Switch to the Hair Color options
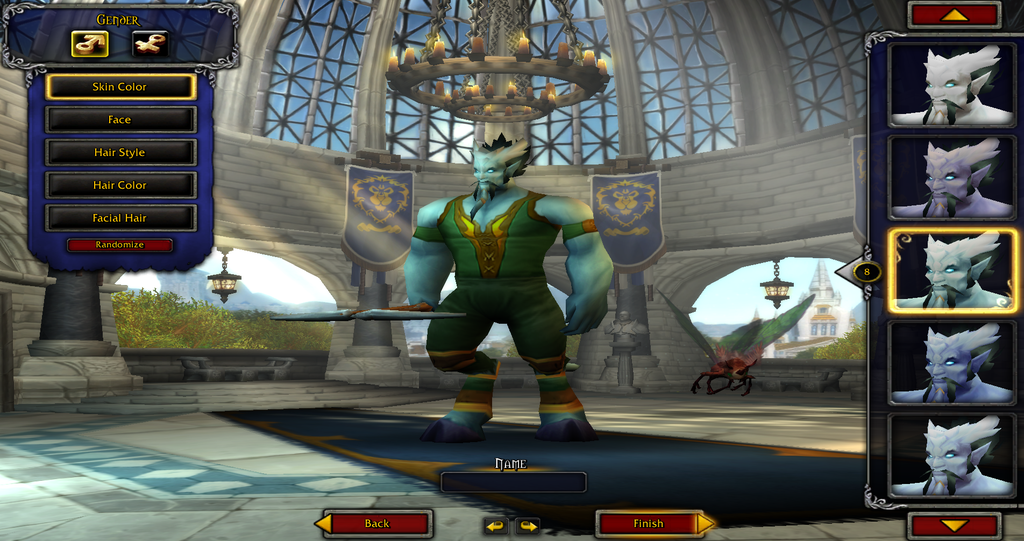This screenshot has height=541, width=1024. 120,185
